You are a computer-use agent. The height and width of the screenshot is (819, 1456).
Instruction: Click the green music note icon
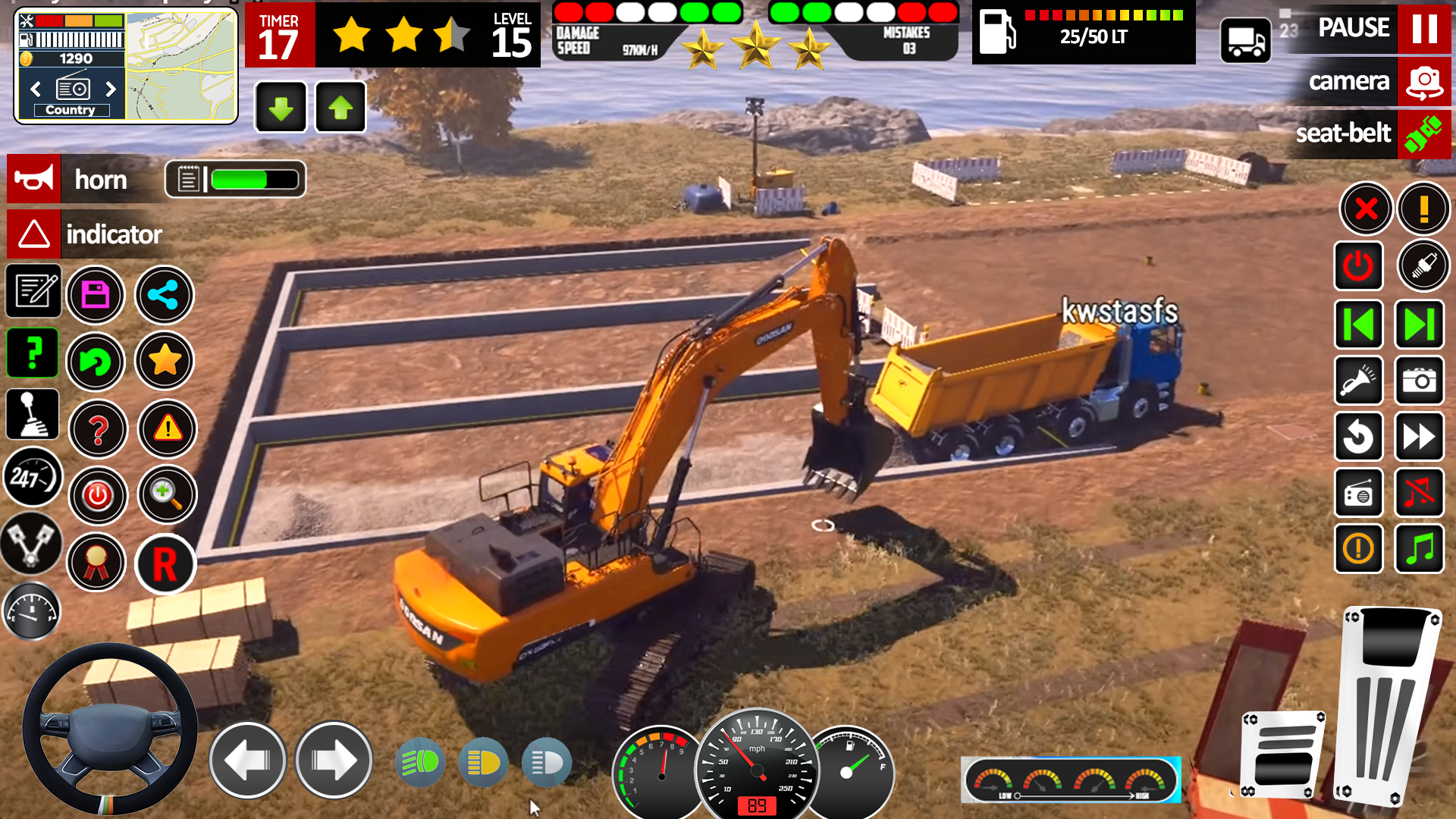pyautogui.click(x=1420, y=548)
